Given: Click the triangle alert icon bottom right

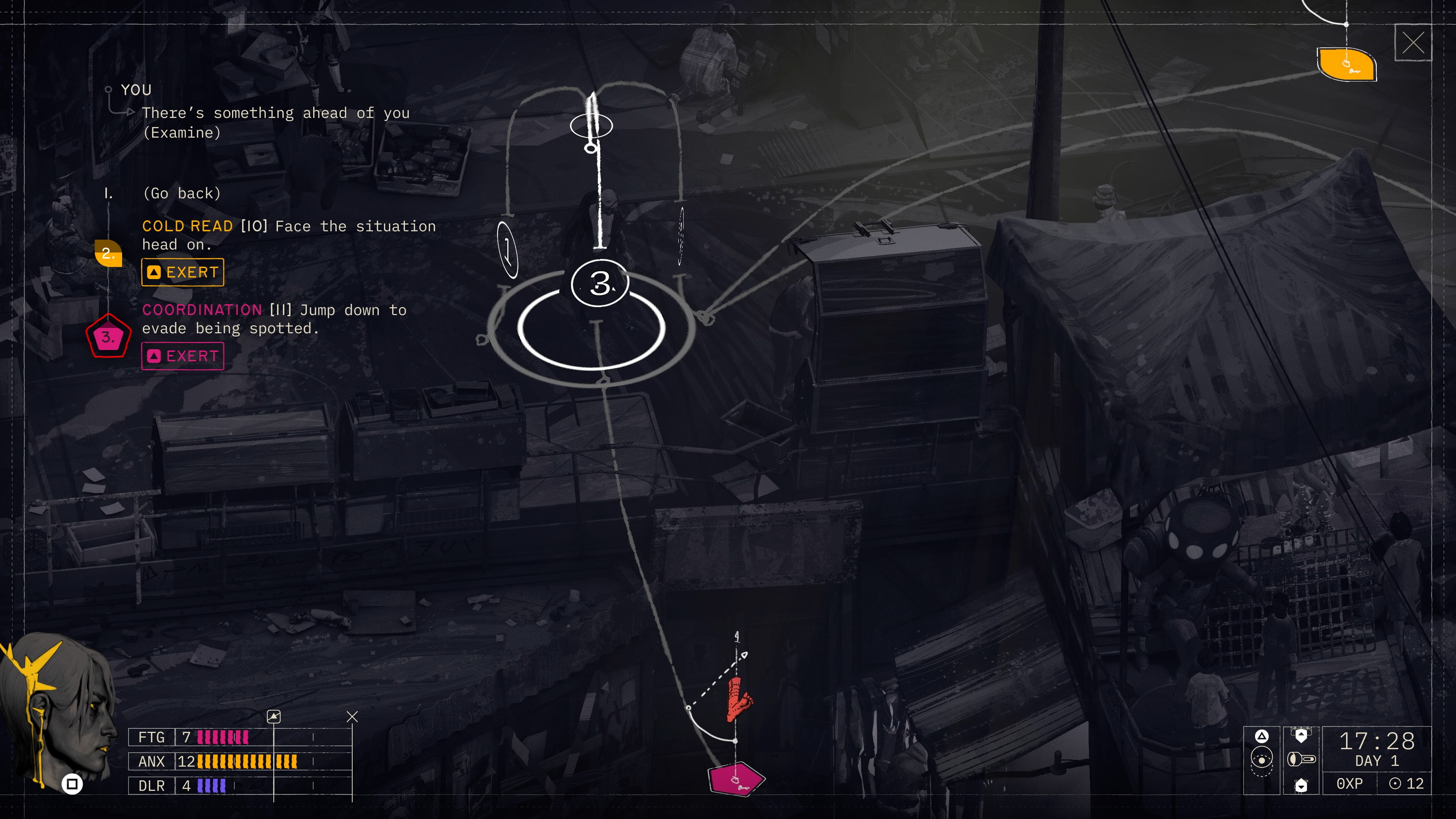Looking at the screenshot, I should (x=1261, y=736).
